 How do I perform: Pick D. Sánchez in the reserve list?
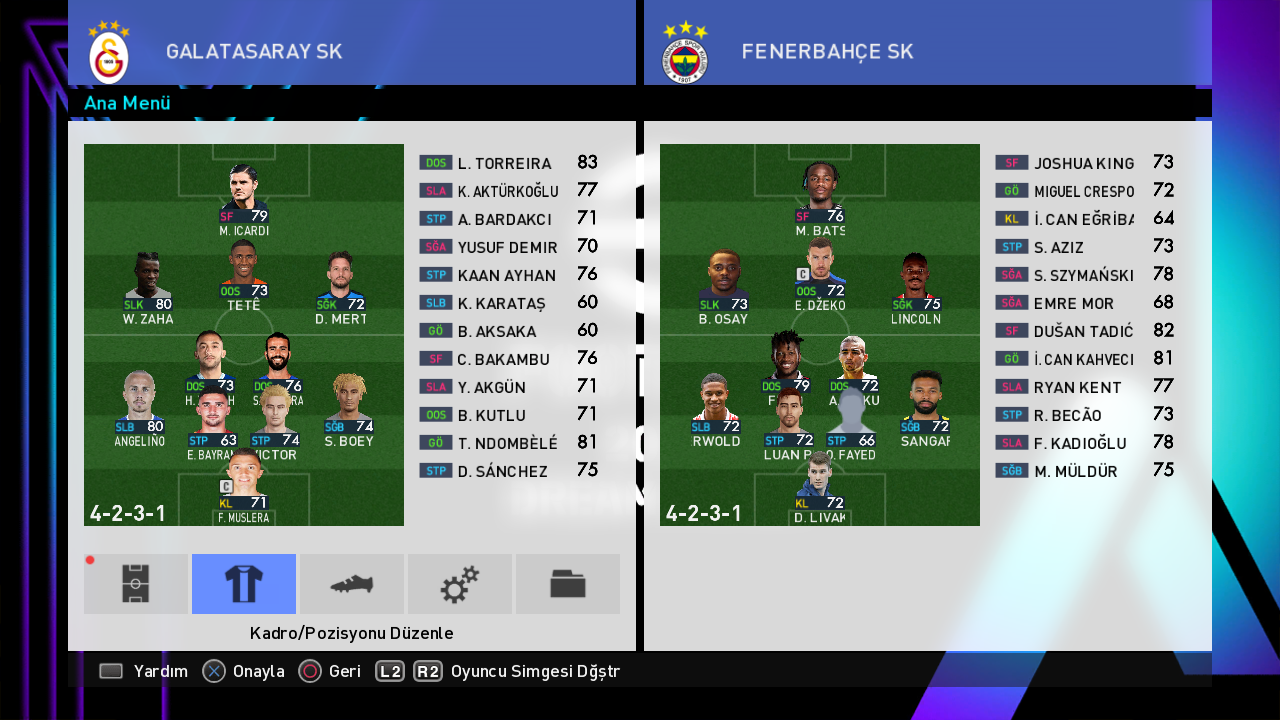503,471
